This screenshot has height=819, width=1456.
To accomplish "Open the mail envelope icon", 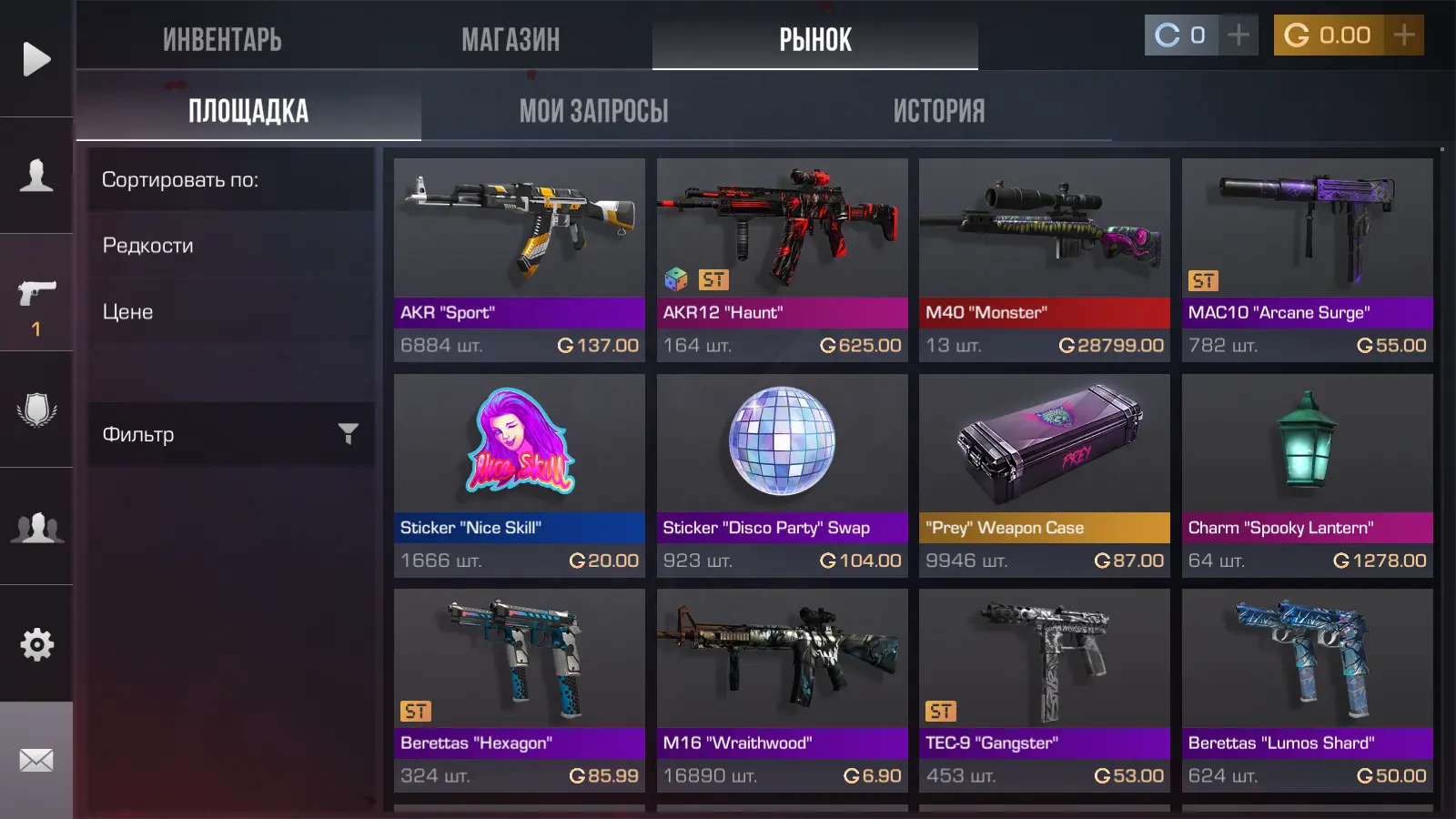I will 36,760.
